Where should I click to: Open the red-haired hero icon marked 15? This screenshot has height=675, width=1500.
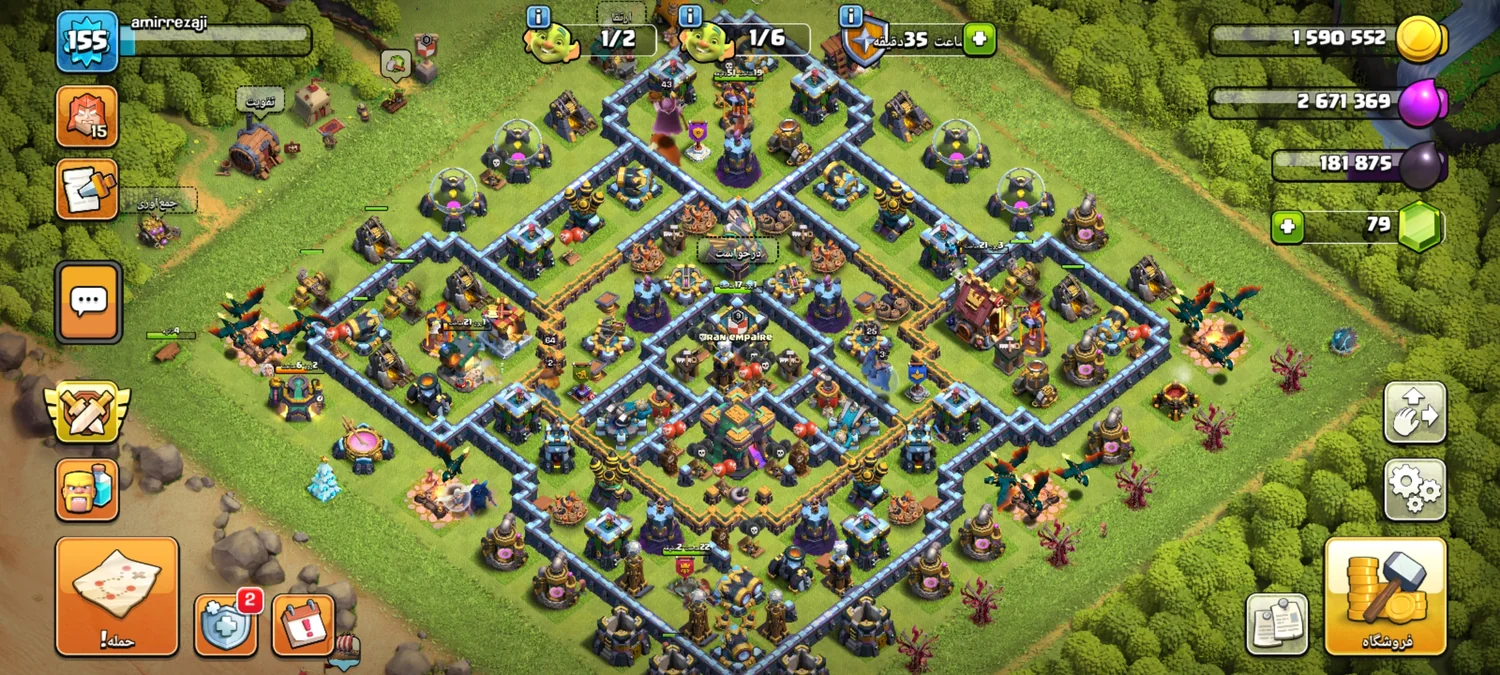coord(87,116)
